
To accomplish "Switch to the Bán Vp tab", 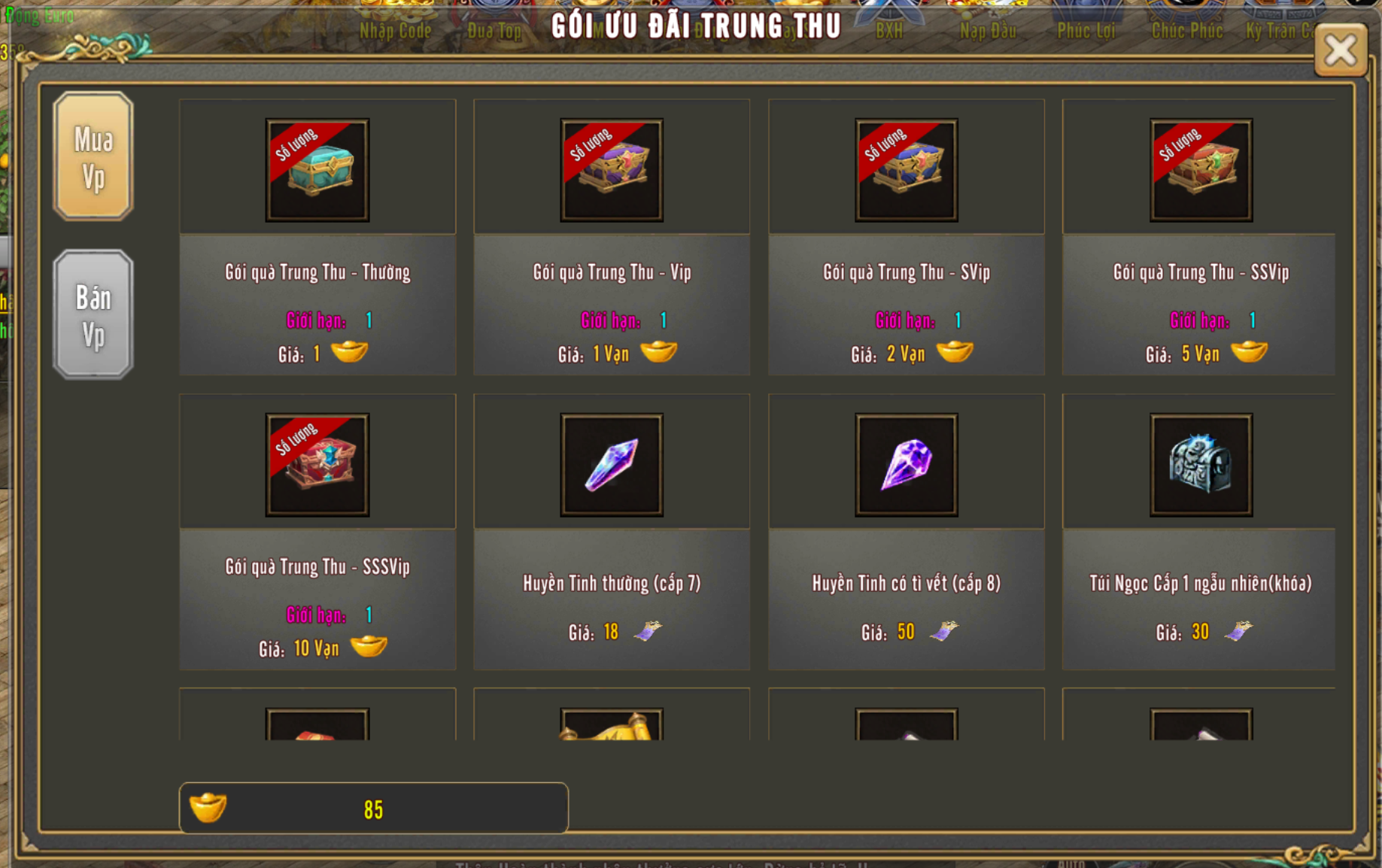I will (x=93, y=314).
